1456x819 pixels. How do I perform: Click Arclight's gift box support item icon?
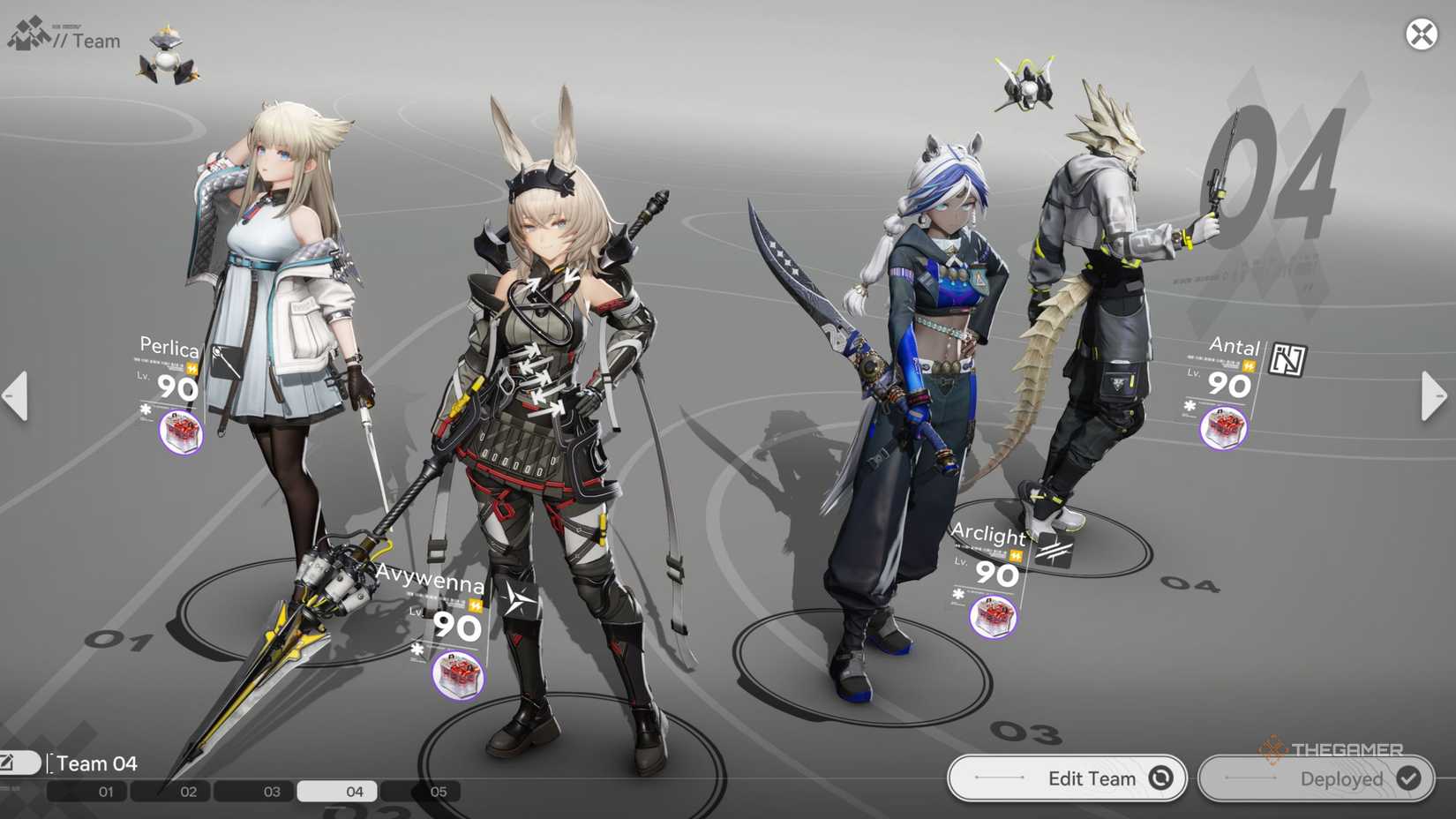992,618
